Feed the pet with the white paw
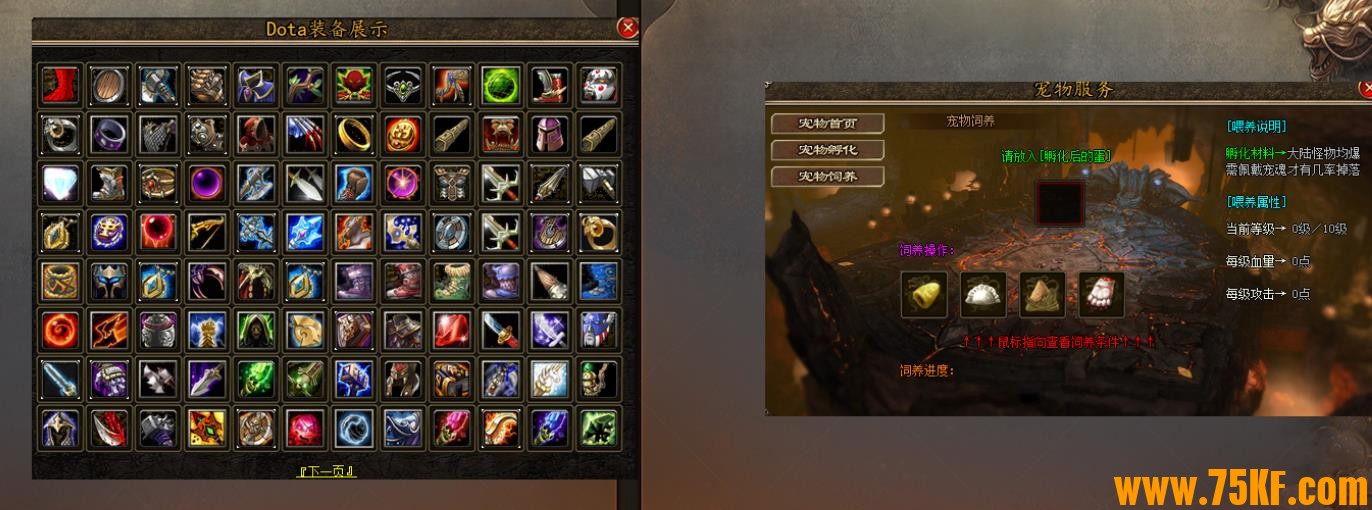The image size is (1372, 510). (x=1101, y=294)
